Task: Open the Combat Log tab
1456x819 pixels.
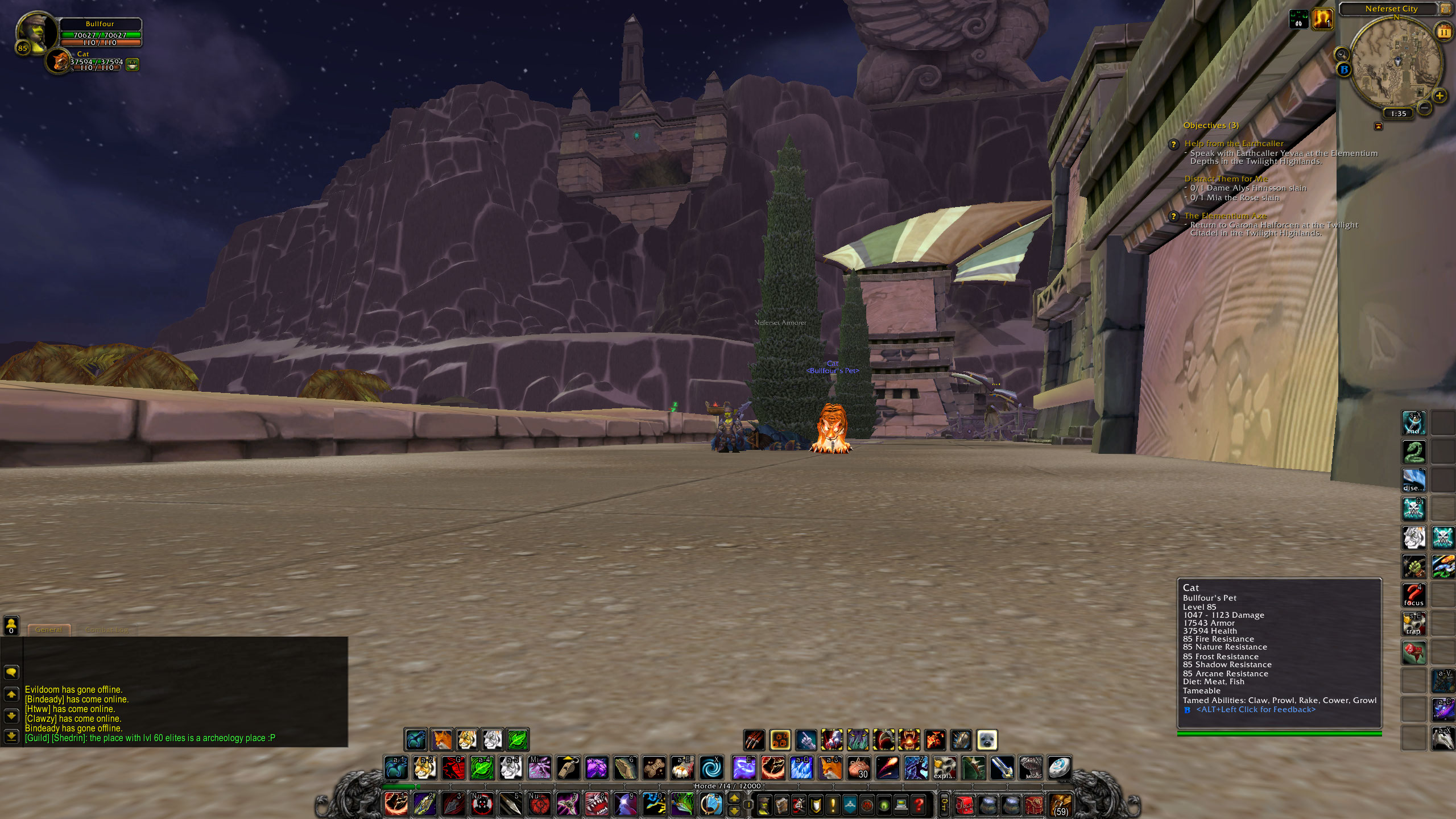Action: click(x=106, y=630)
